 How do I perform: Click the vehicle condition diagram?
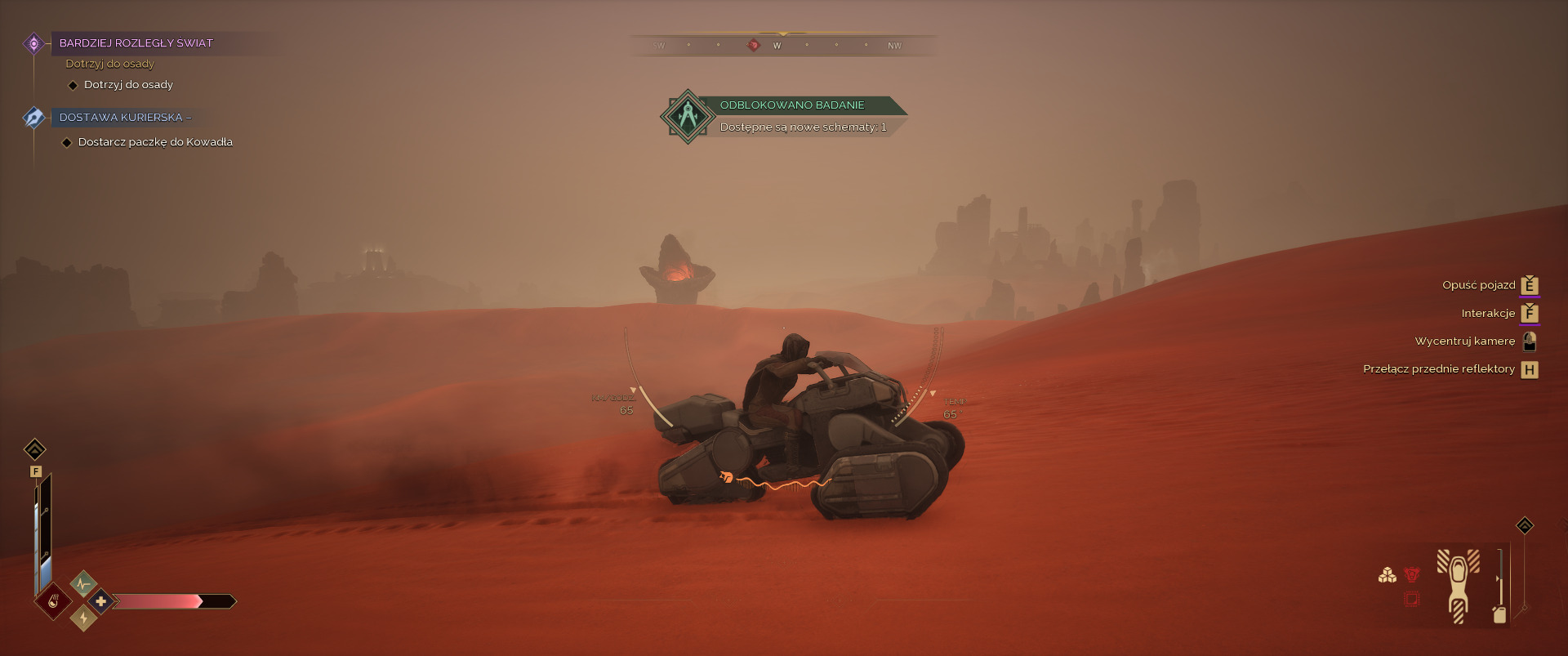tap(1458, 586)
